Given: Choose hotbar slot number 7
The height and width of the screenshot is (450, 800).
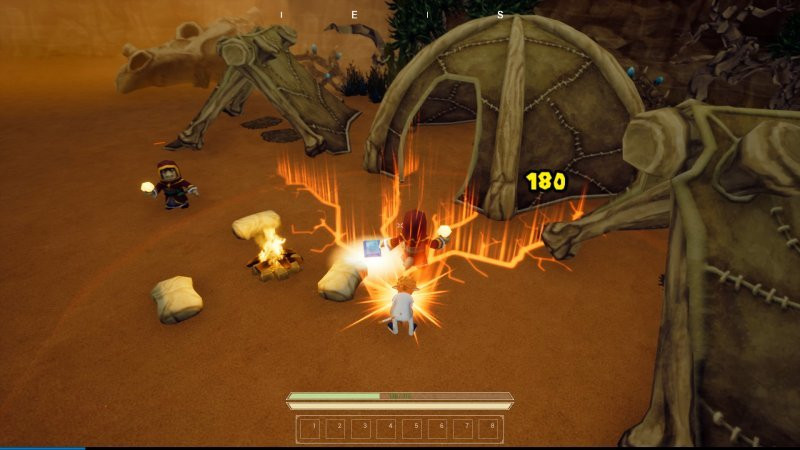Looking at the screenshot, I should (463, 429).
